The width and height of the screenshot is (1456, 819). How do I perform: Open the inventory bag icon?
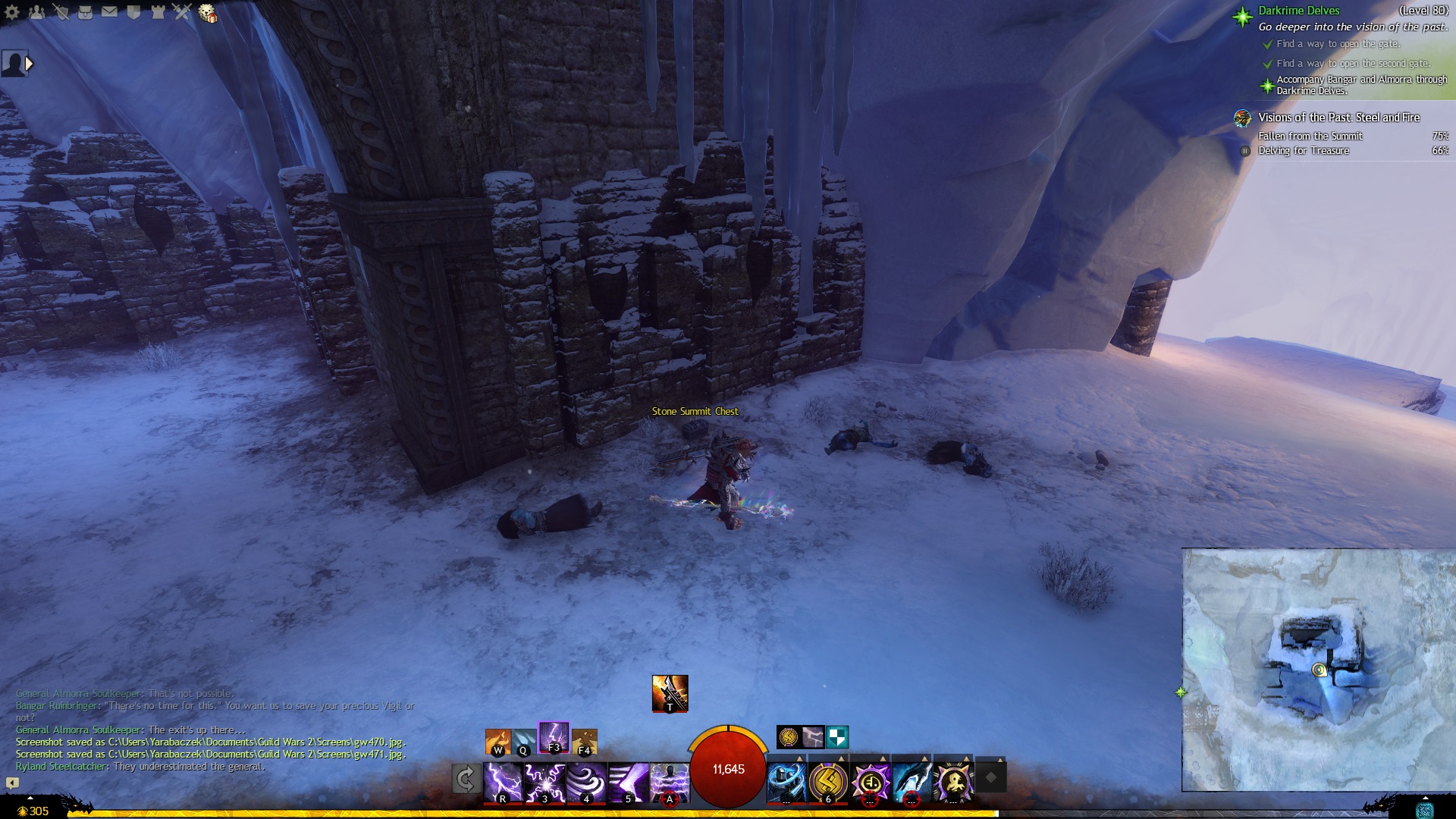tap(85, 12)
